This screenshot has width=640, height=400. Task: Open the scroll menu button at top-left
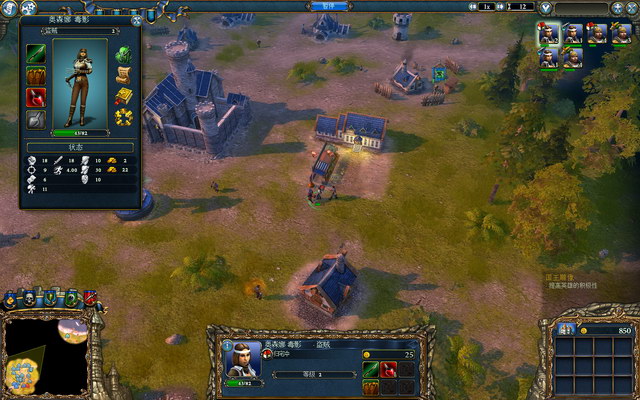click(11, 10)
